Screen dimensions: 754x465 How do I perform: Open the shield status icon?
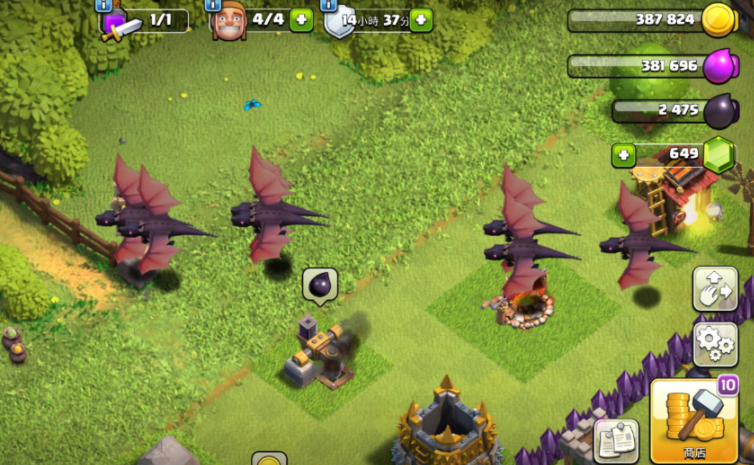pos(338,21)
